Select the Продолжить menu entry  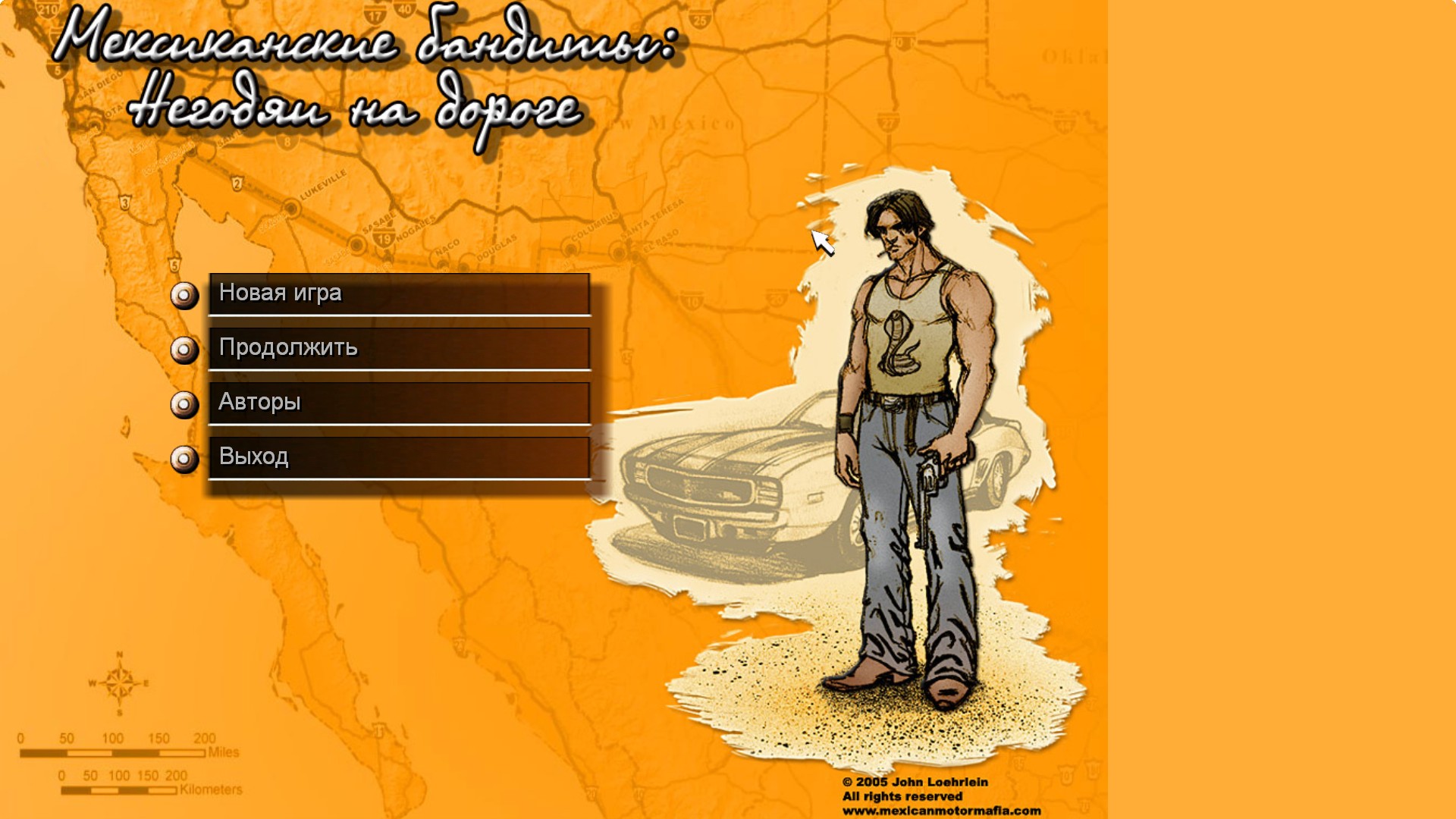[x=399, y=349]
